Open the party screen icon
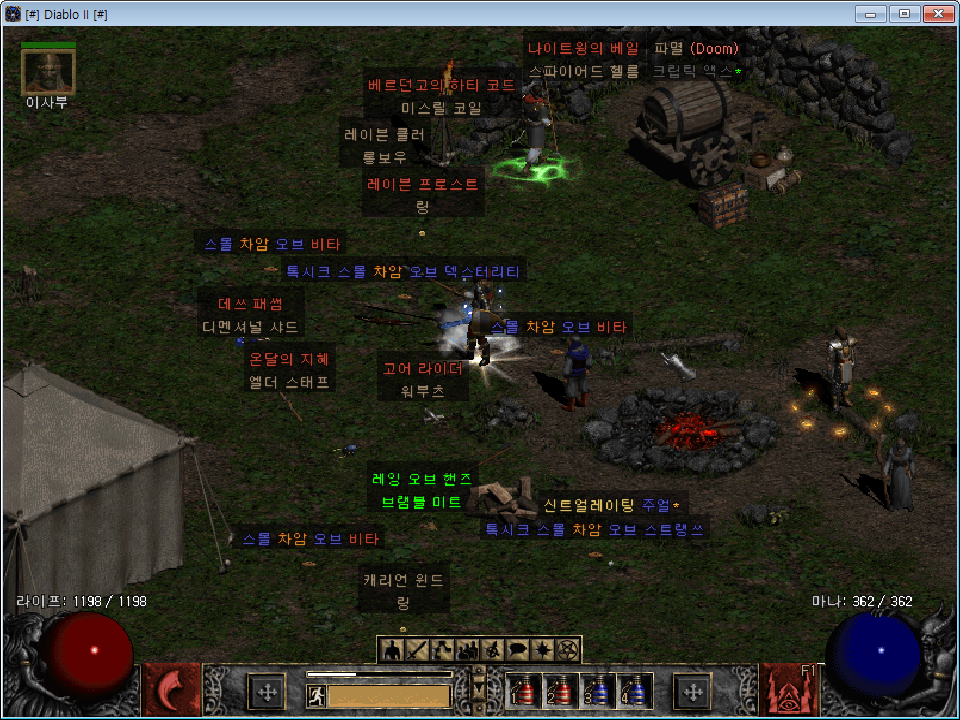This screenshot has width=960, height=720. 468,650
